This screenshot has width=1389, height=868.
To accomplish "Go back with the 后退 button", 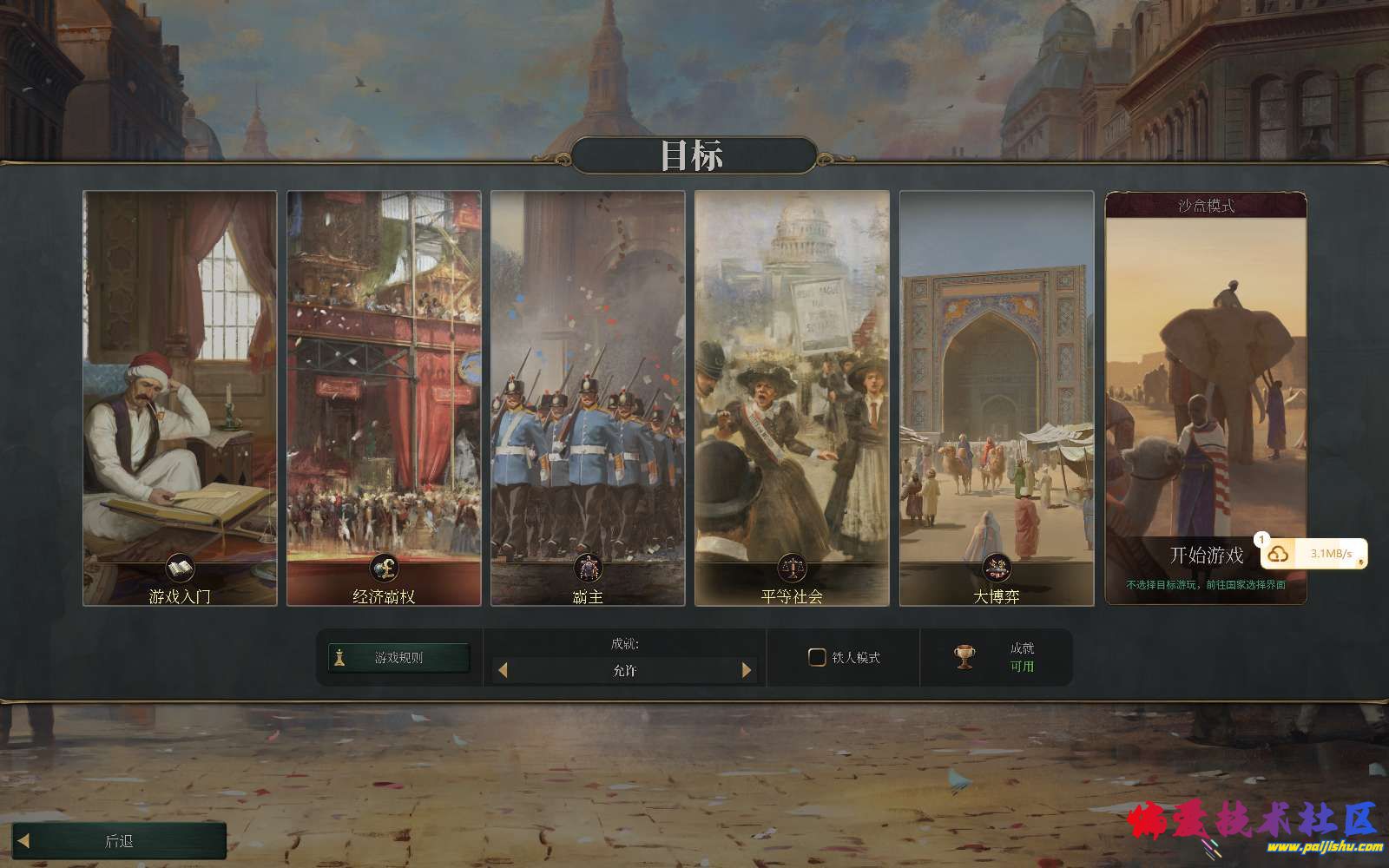I will (x=119, y=841).
